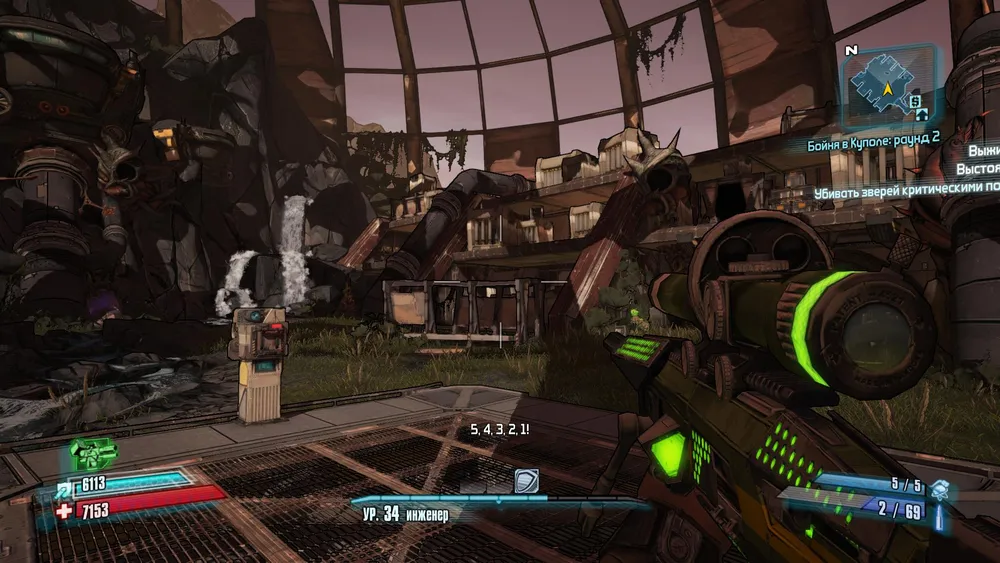This screenshot has height=563, width=1000.
Task: Click the grenade icon beside the ammo counter
Action: pos(938,489)
